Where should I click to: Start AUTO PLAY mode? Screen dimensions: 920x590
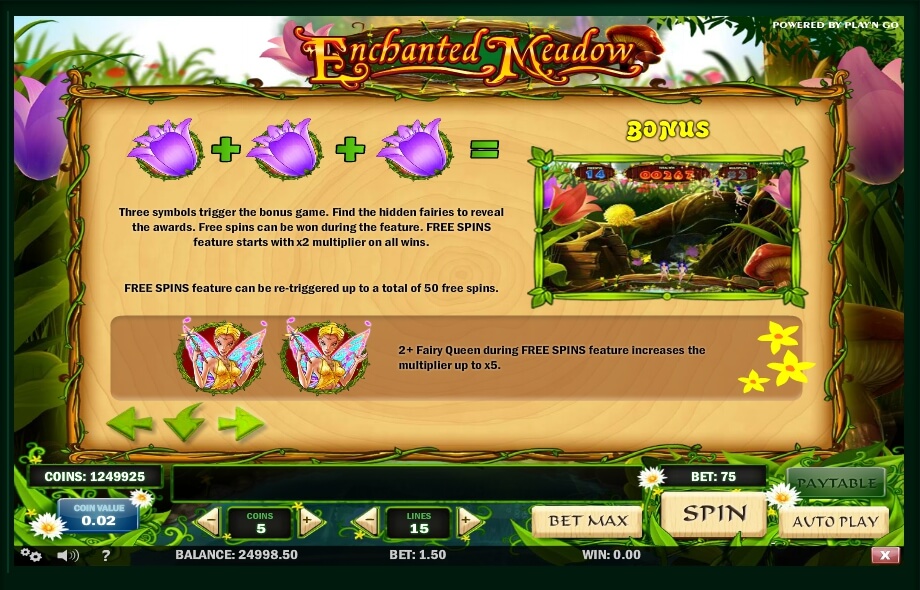click(x=835, y=522)
